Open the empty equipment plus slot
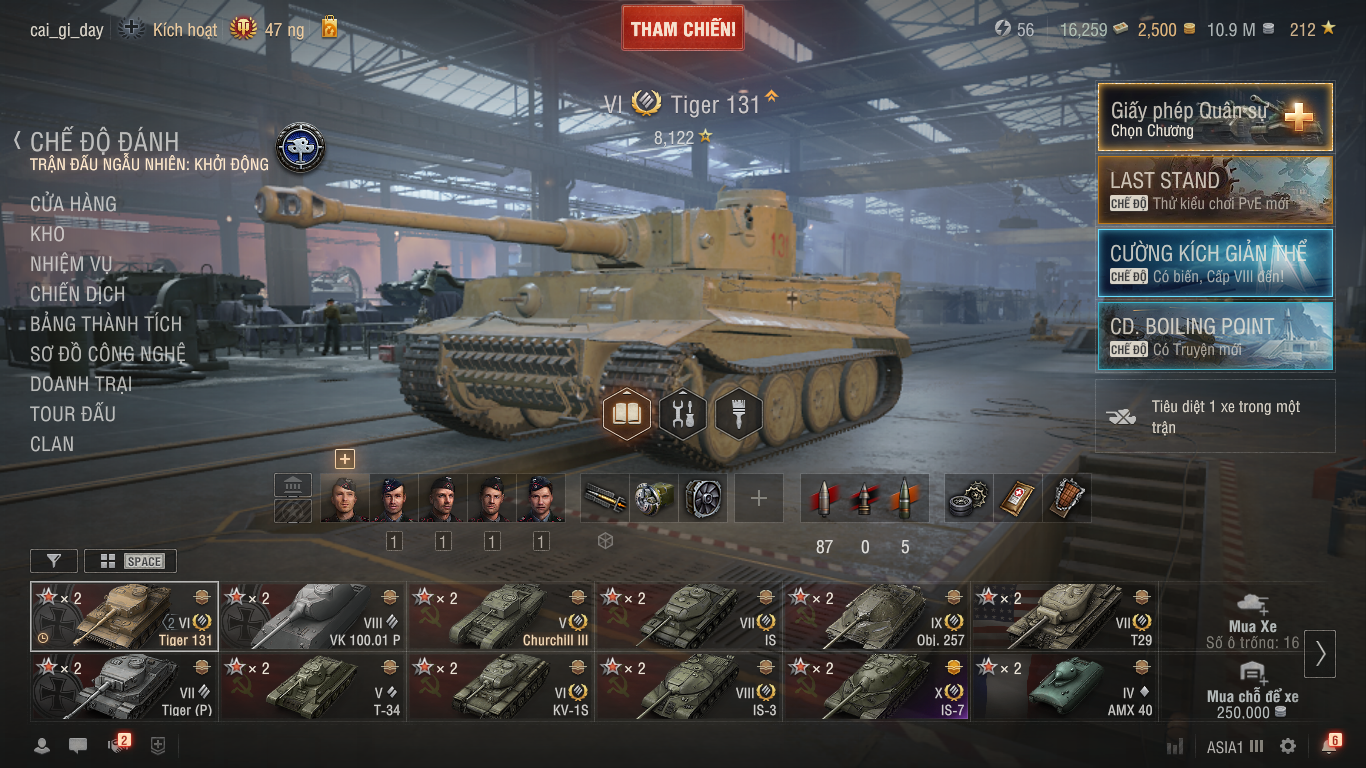 pos(759,498)
